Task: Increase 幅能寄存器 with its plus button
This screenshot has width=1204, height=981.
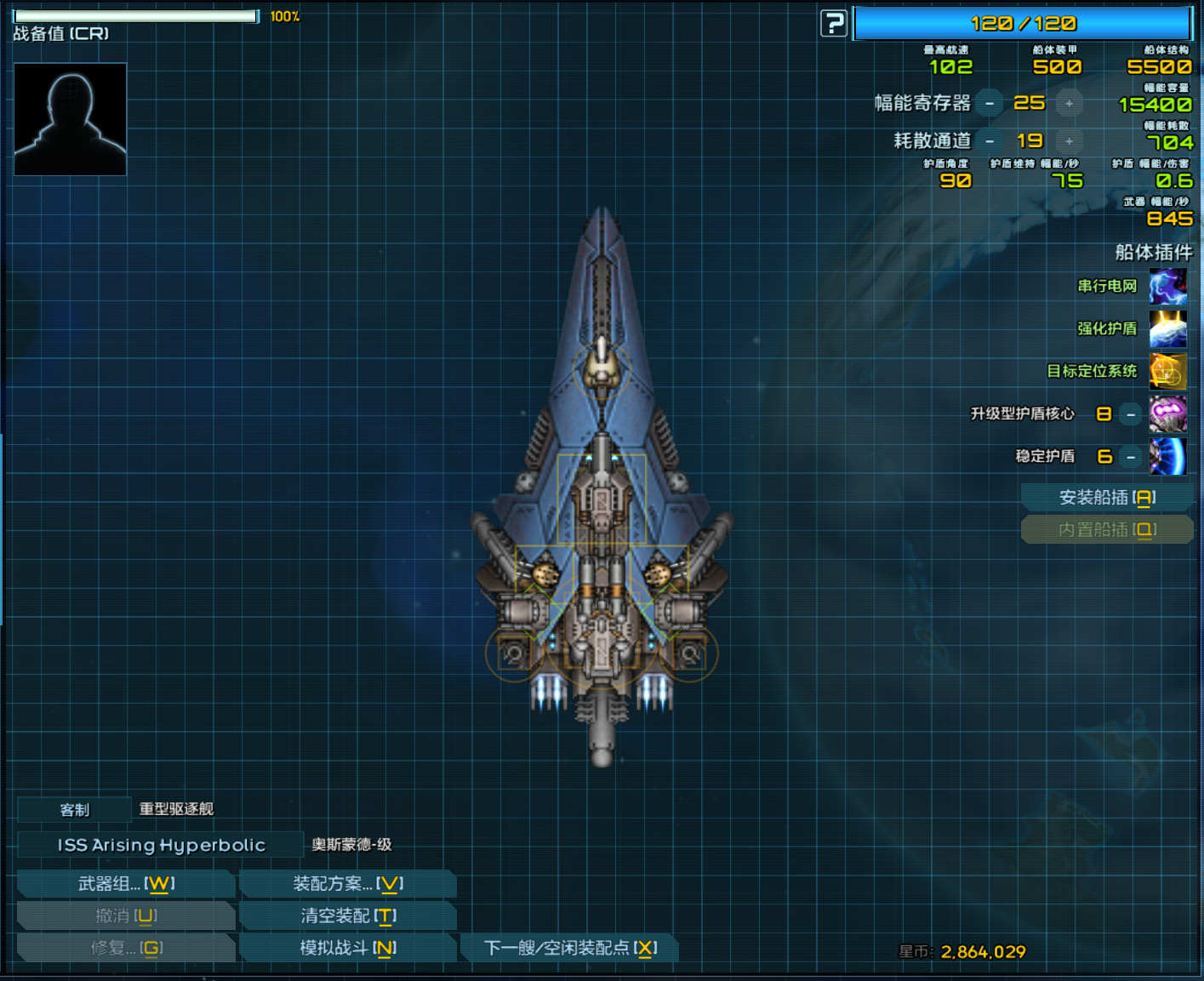Action: pos(1069,103)
